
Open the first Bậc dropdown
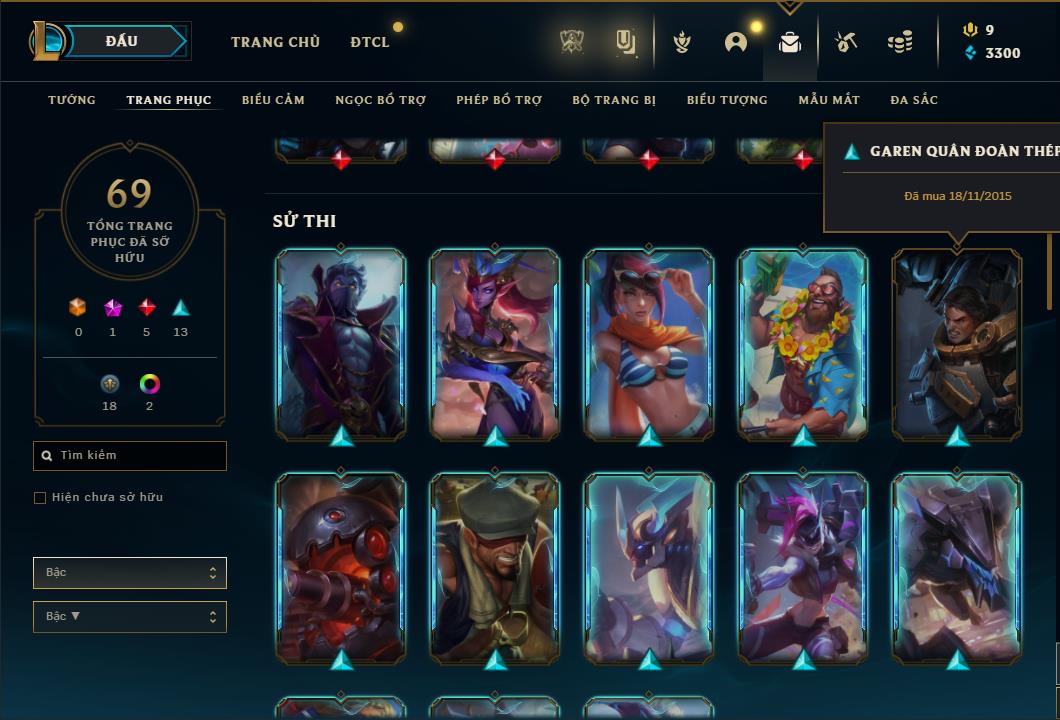point(130,573)
